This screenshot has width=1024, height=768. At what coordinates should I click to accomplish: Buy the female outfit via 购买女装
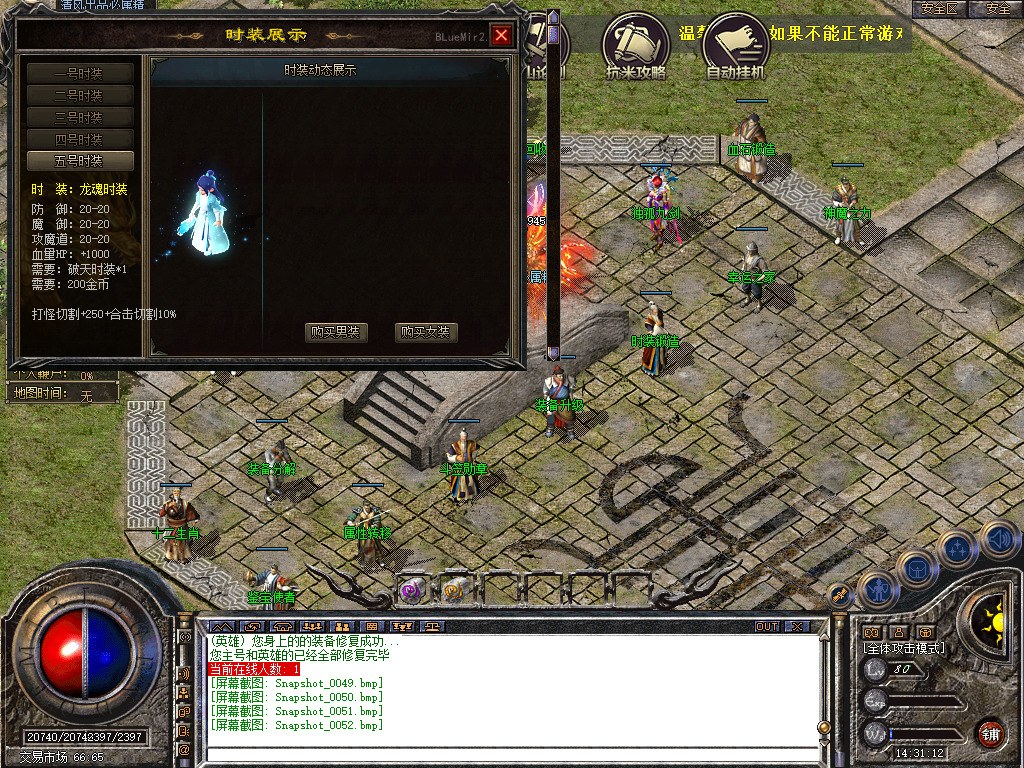(426, 333)
